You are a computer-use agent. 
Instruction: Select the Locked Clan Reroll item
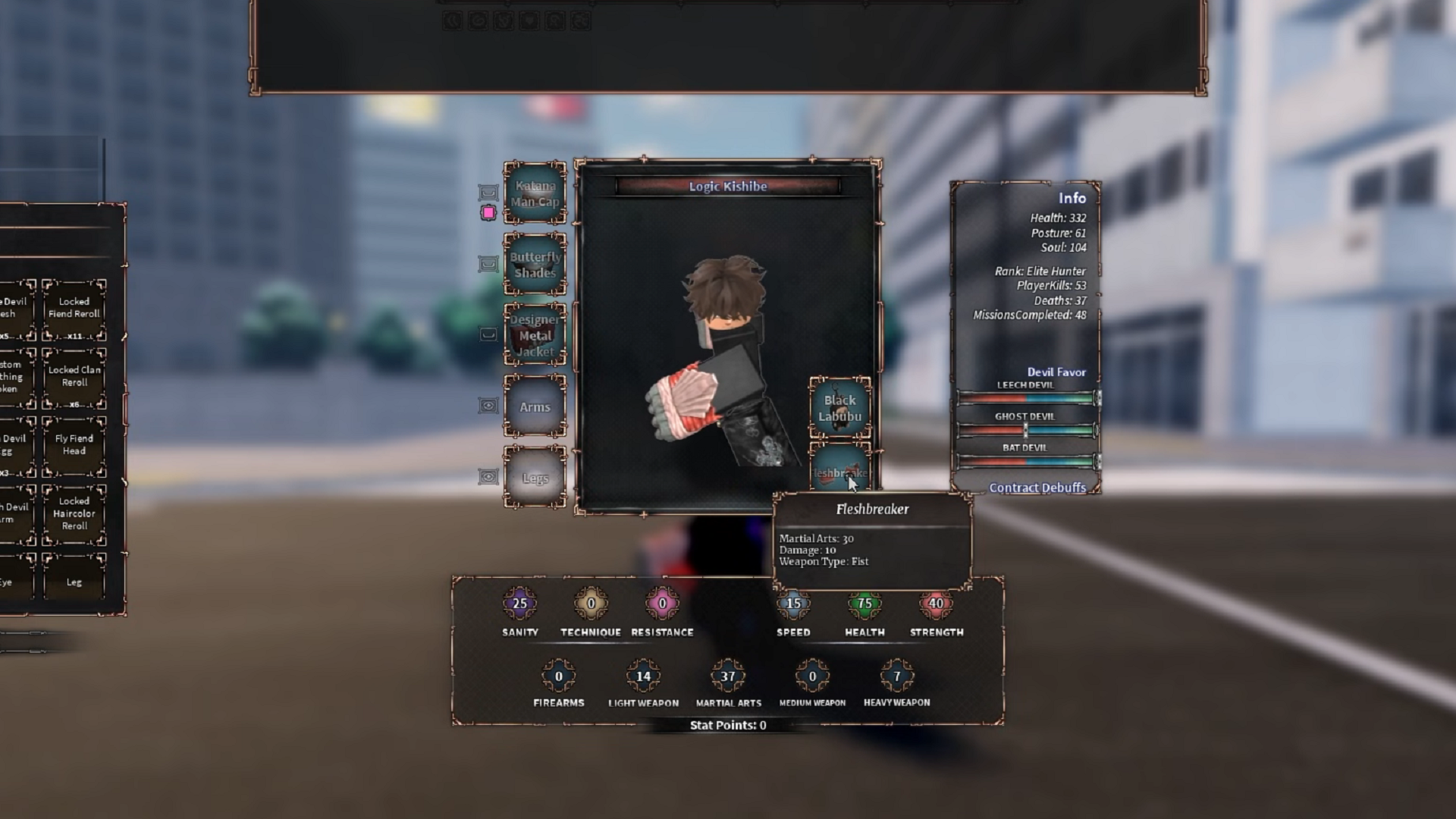pos(74,375)
